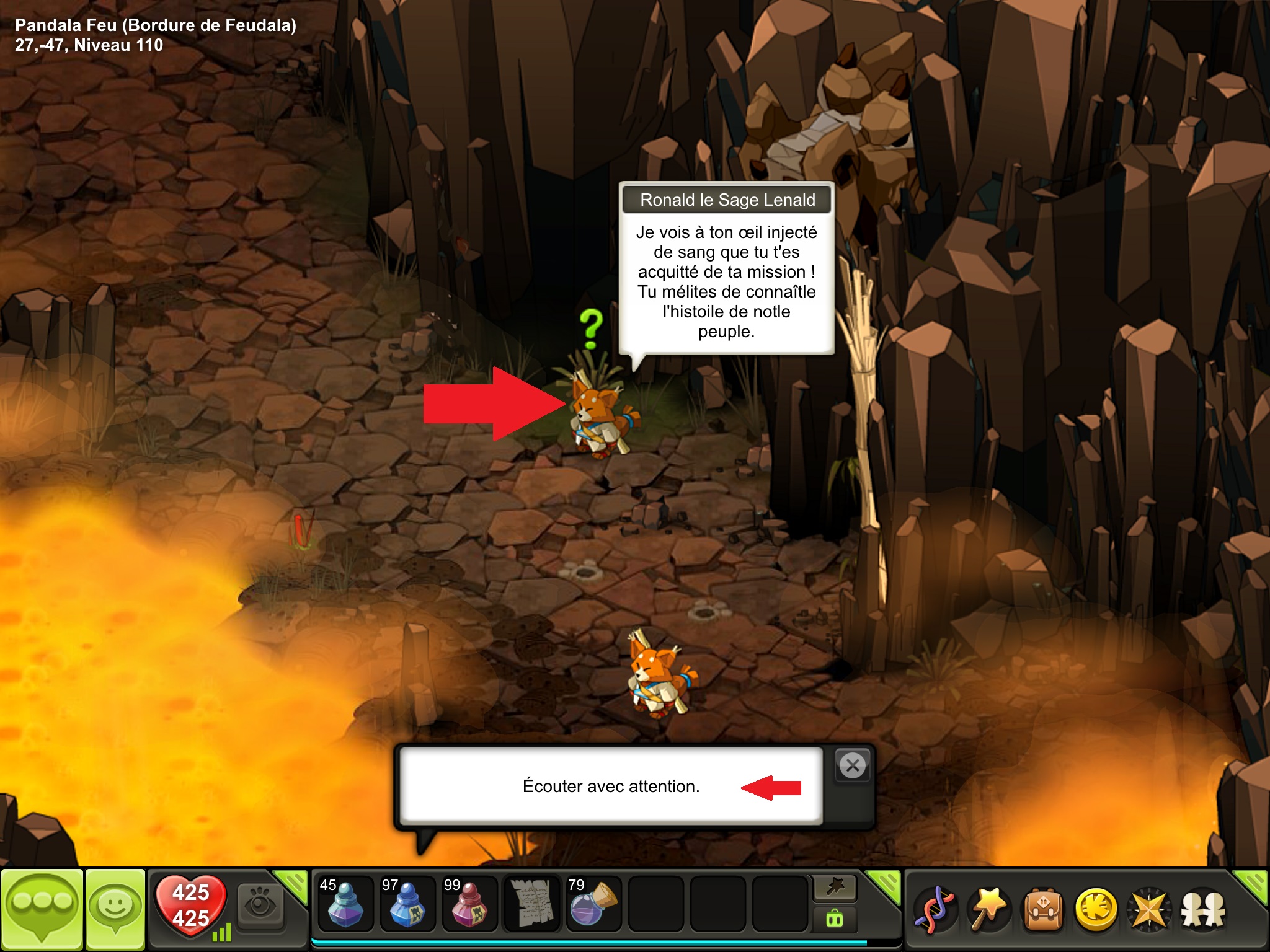Open the backpack inventory

[x=1042, y=910]
